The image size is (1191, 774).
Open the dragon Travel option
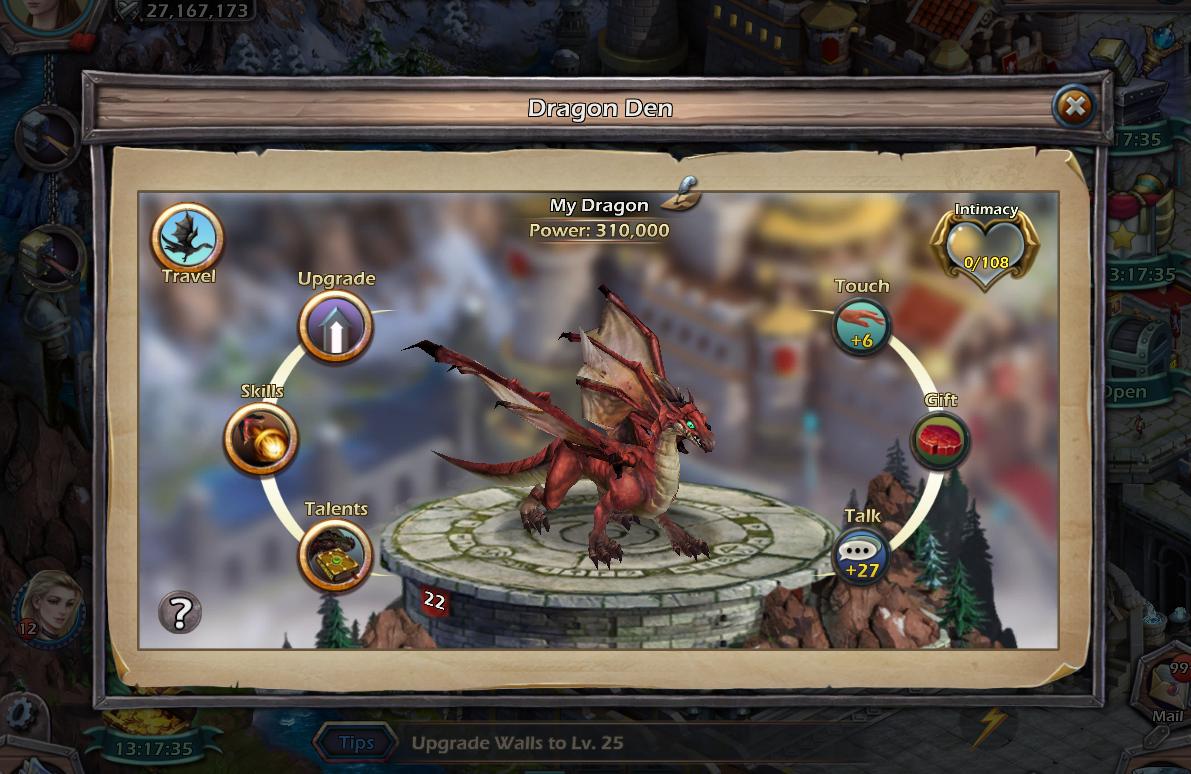coord(187,239)
